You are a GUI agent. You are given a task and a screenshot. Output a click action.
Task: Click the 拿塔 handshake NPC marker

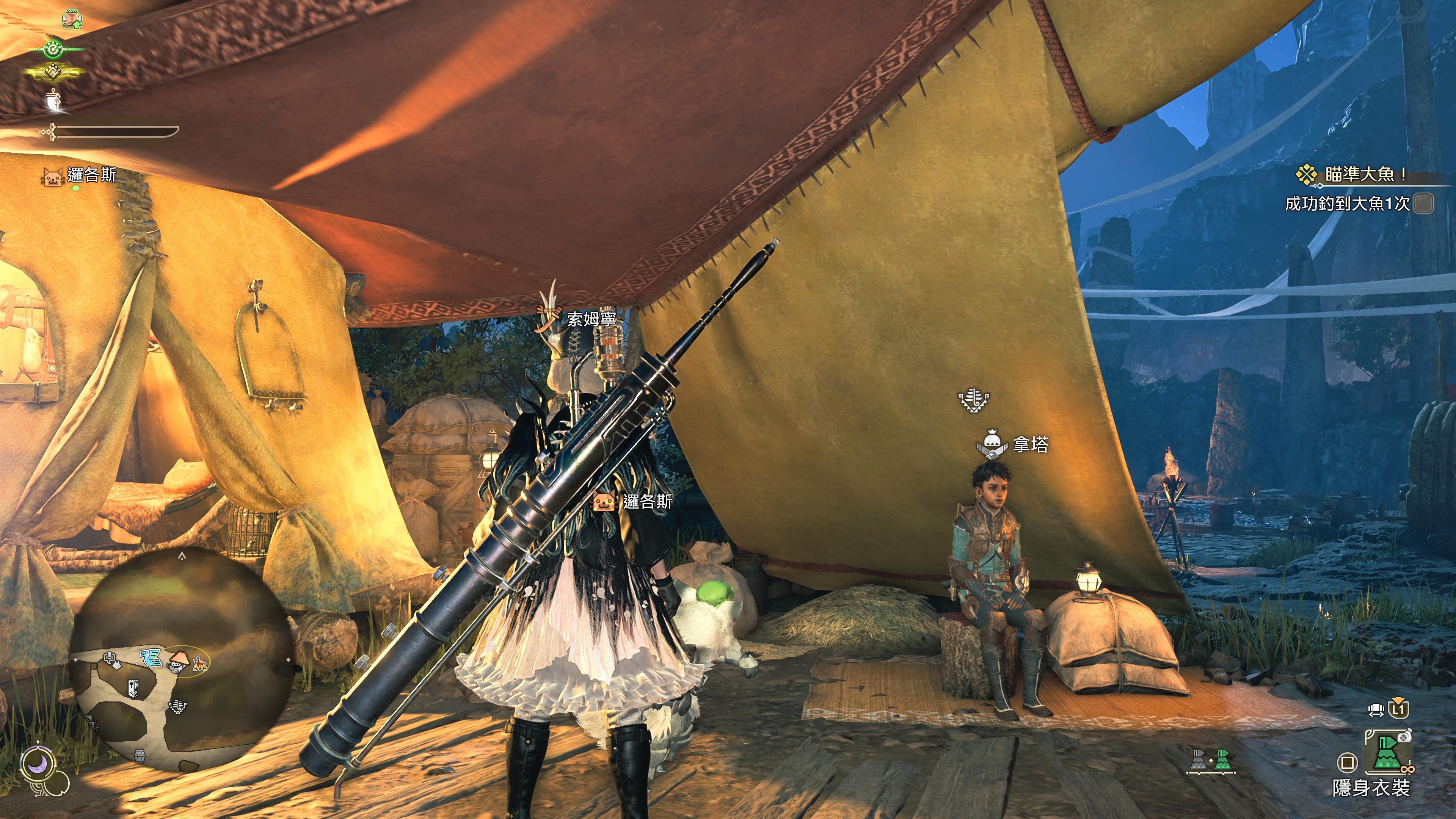click(992, 446)
